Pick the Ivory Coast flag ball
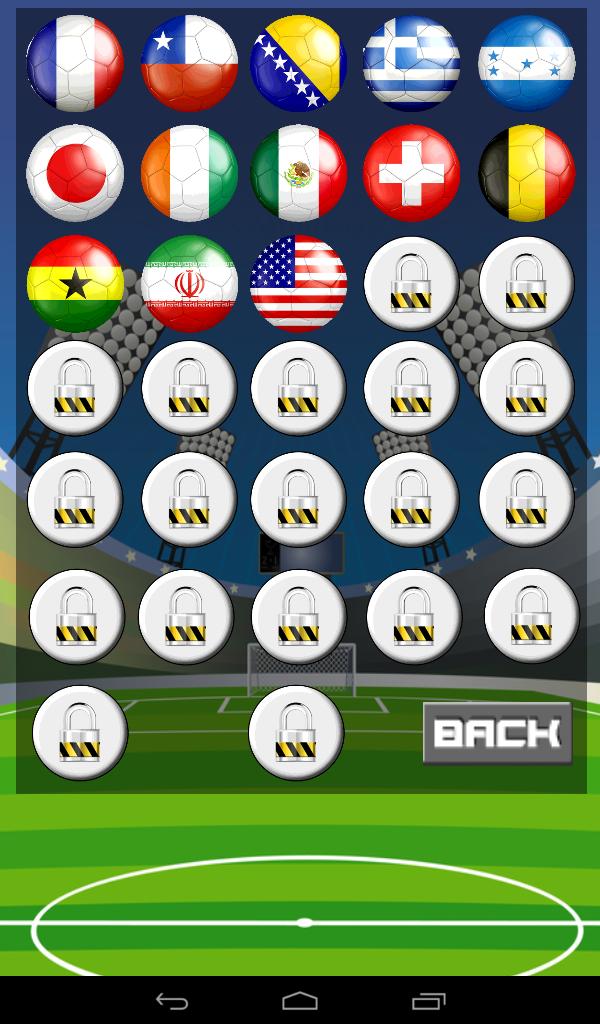Image resolution: width=600 pixels, height=1024 pixels. 190,173
